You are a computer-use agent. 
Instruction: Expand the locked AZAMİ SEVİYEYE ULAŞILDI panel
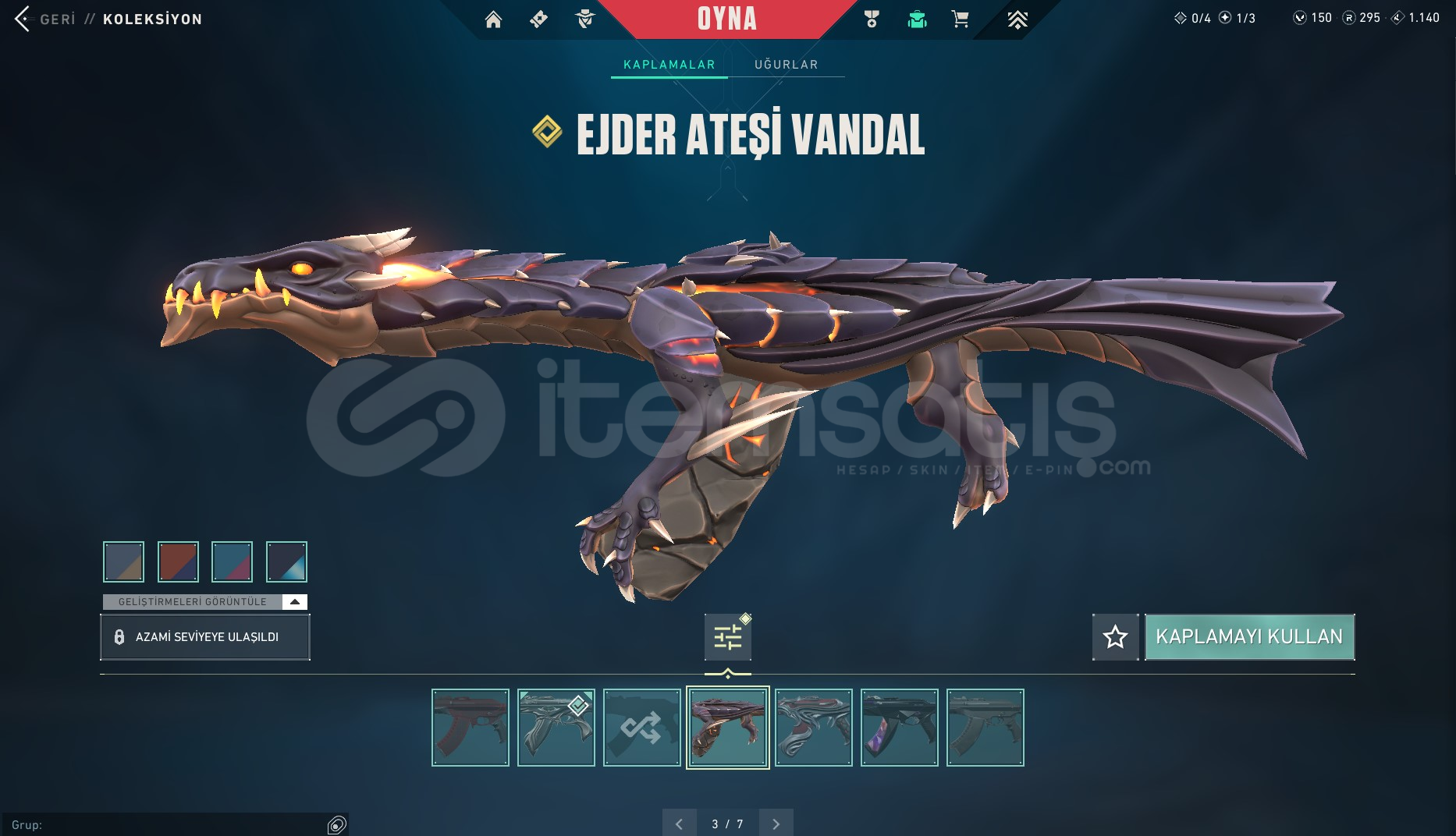click(x=205, y=637)
